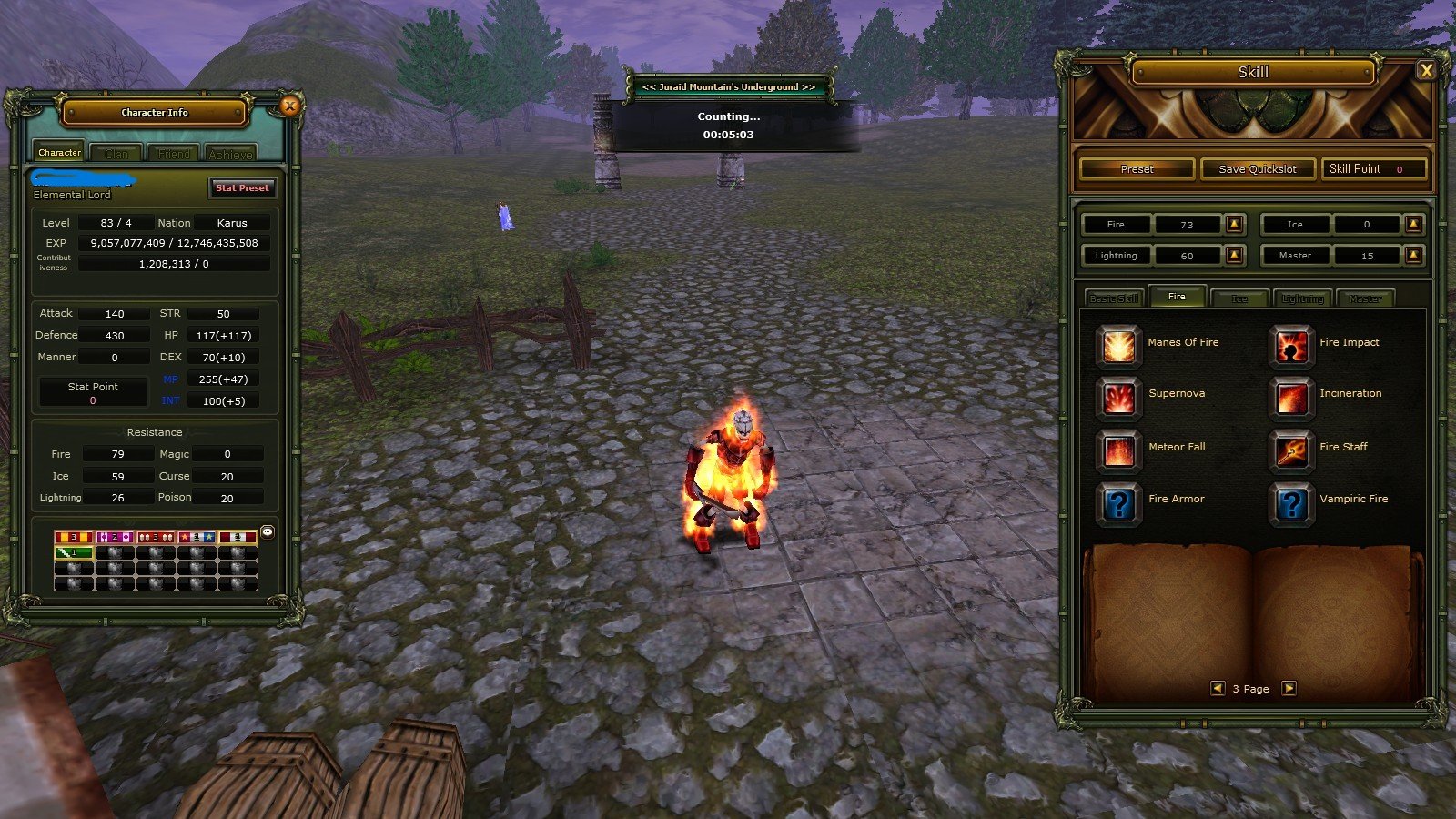Select the Fire Armor skill icon
The width and height of the screenshot is (1456, 819).
(x=1118, y=503)
